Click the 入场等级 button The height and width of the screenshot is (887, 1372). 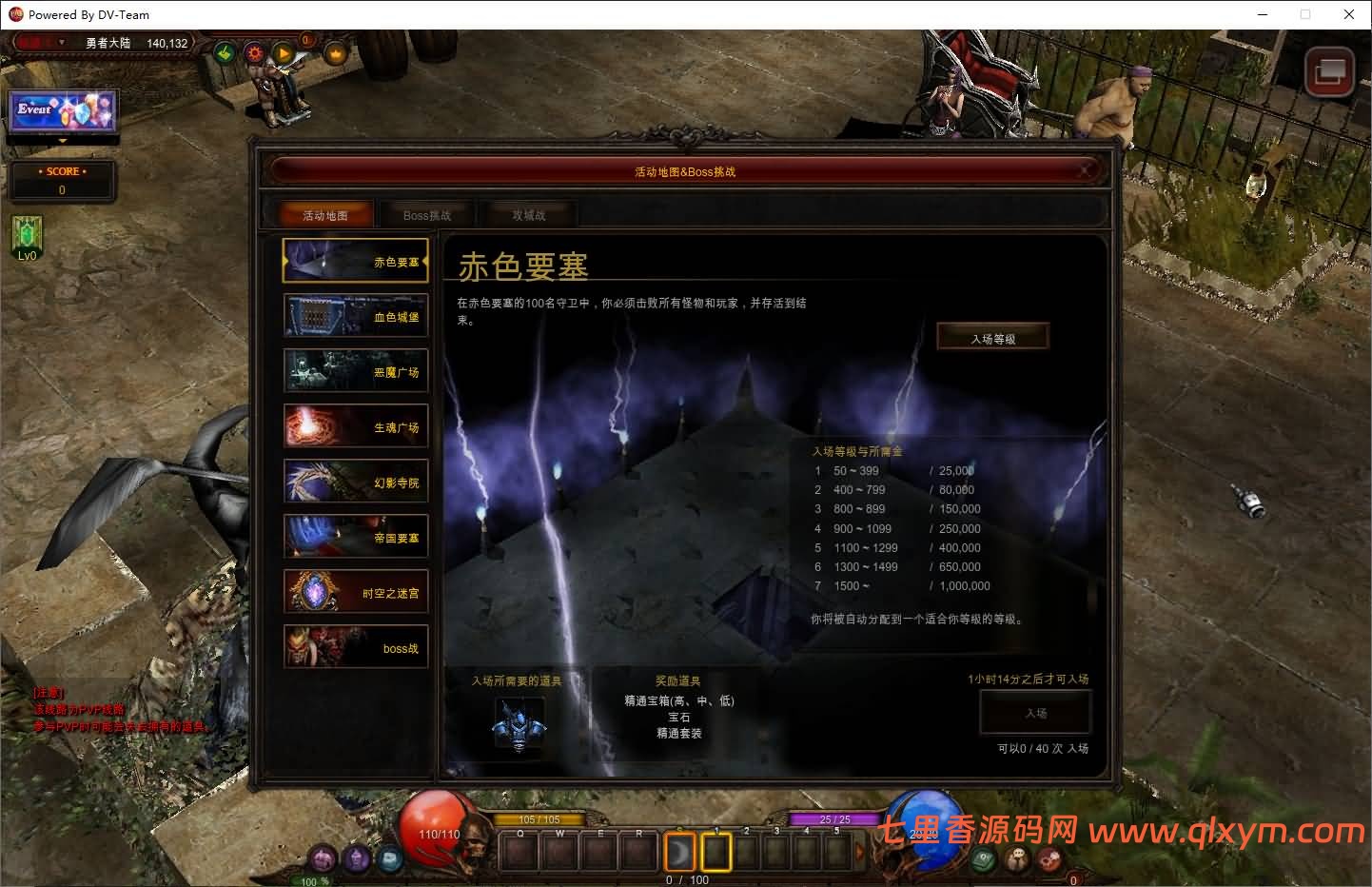point(992,335)
